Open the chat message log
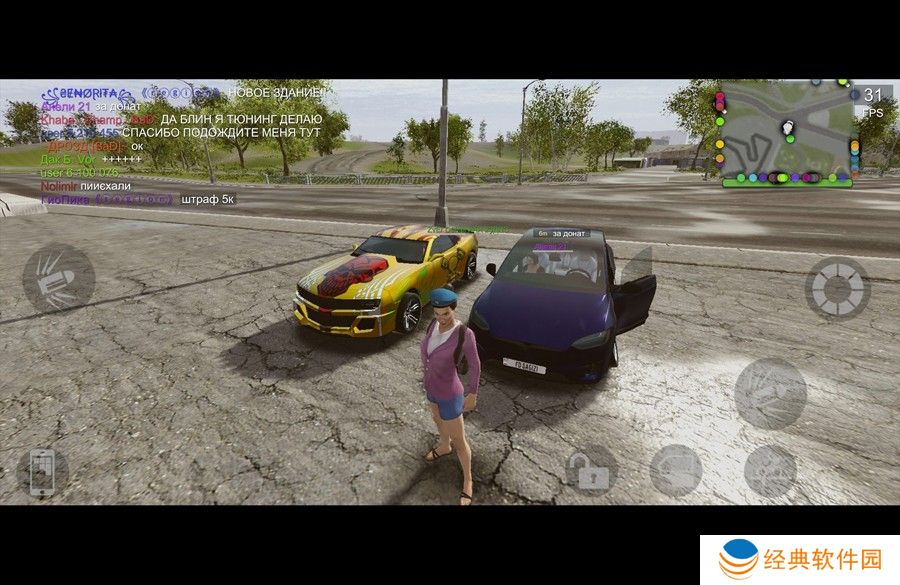900x585 pixels. (x=140, y=146)
